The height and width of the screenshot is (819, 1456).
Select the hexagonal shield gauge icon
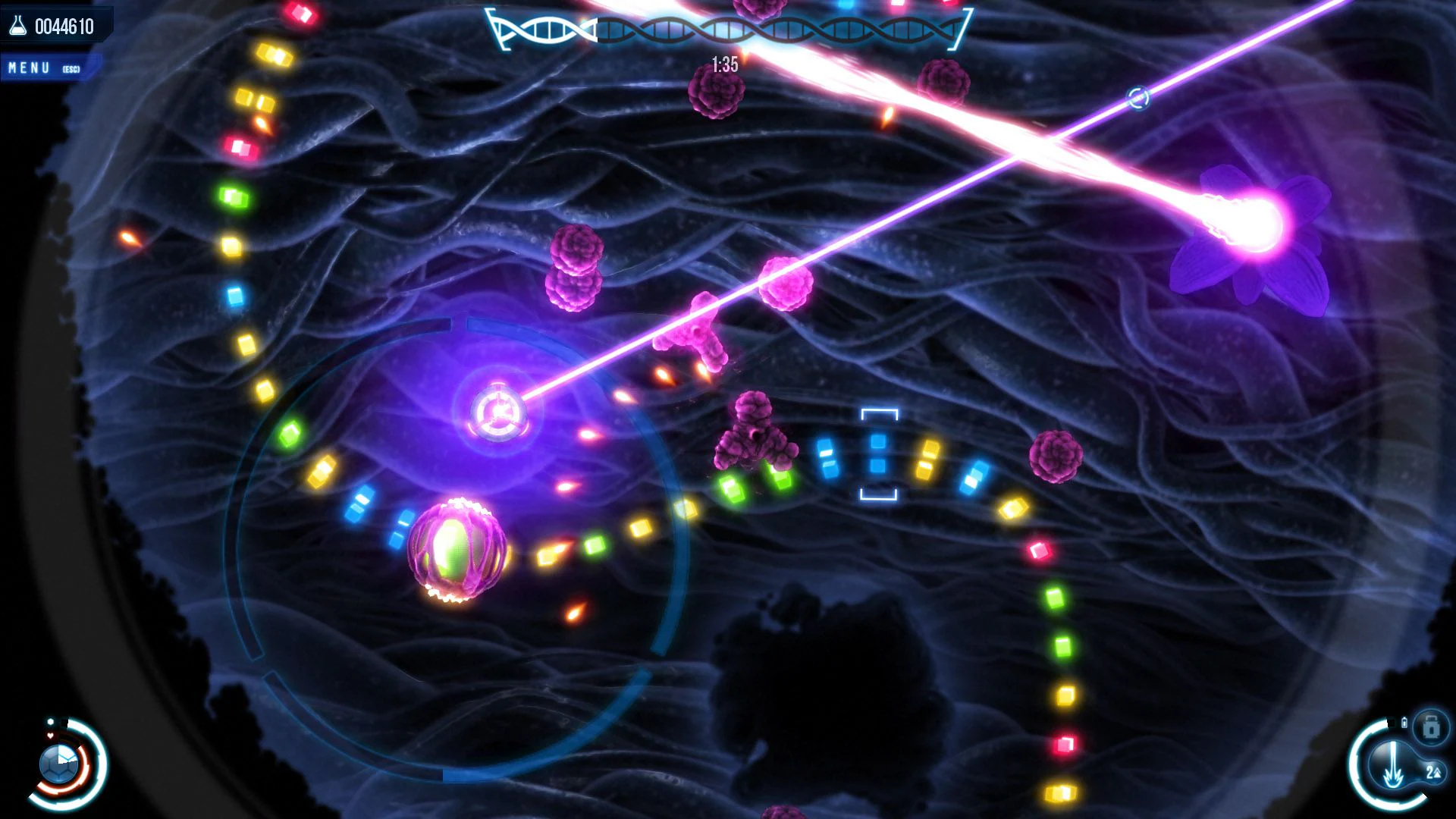[59, 764]
